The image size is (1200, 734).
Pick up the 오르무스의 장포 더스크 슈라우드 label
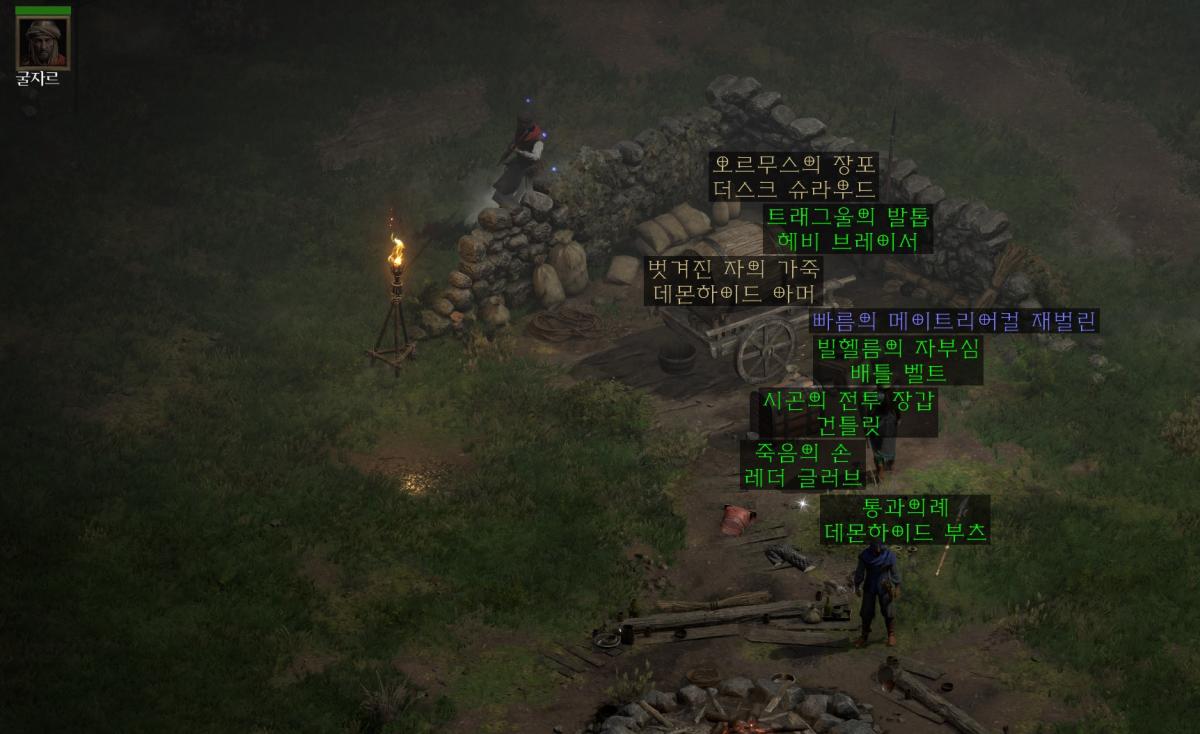click(794, 177)
